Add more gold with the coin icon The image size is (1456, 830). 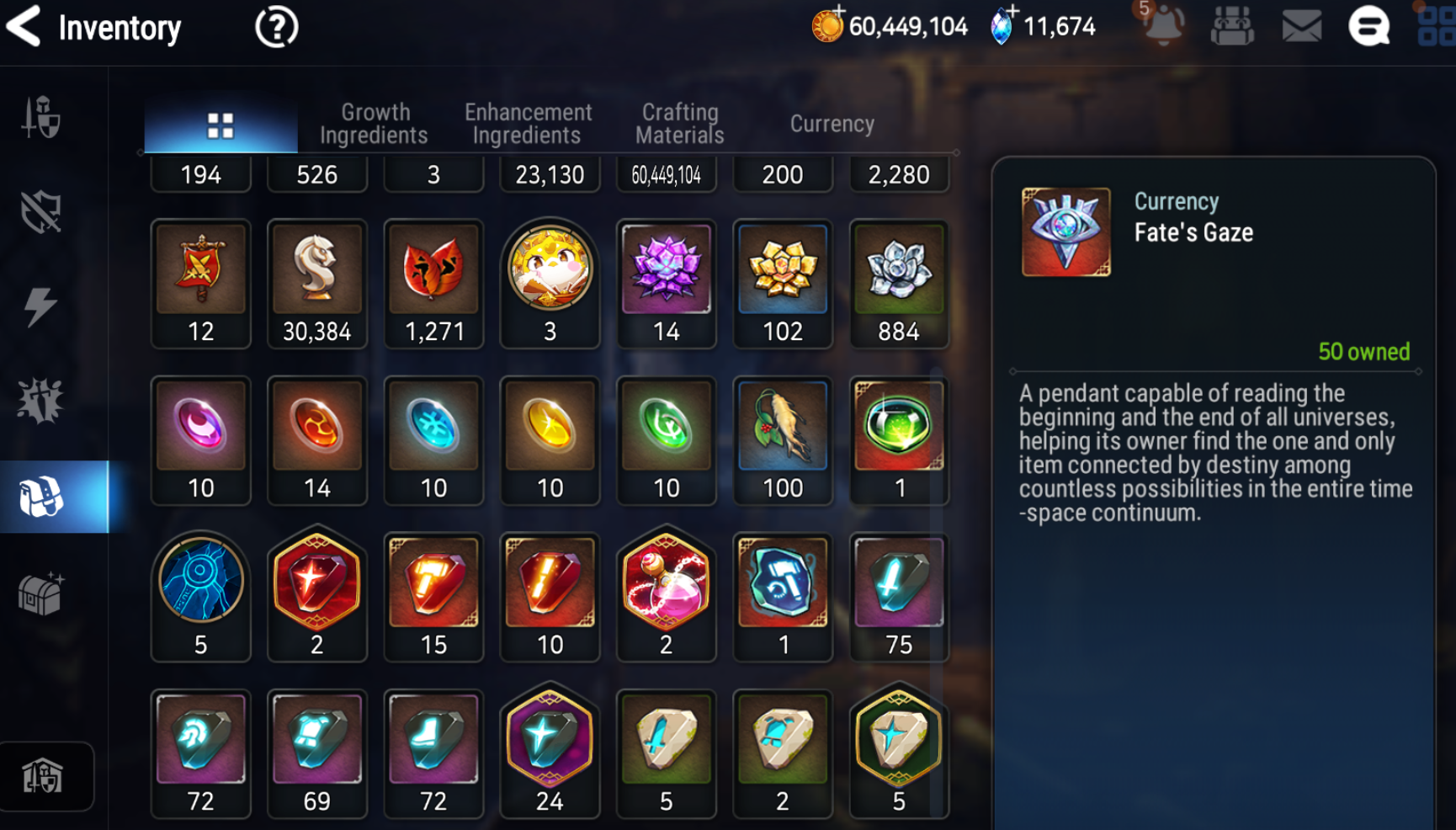tap(828, 25)
